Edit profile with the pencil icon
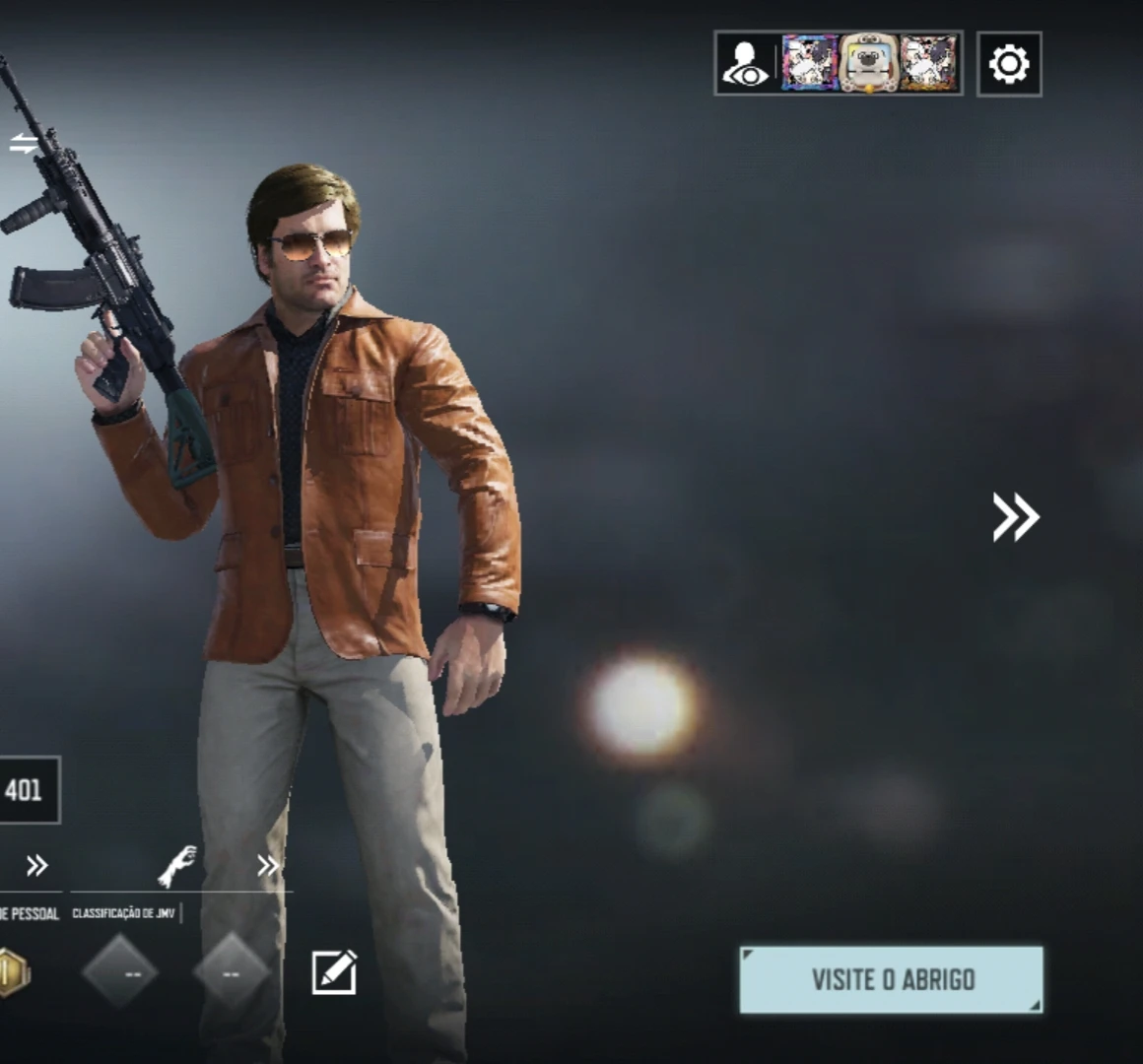1143x1064 pixels. pos(334,972)
